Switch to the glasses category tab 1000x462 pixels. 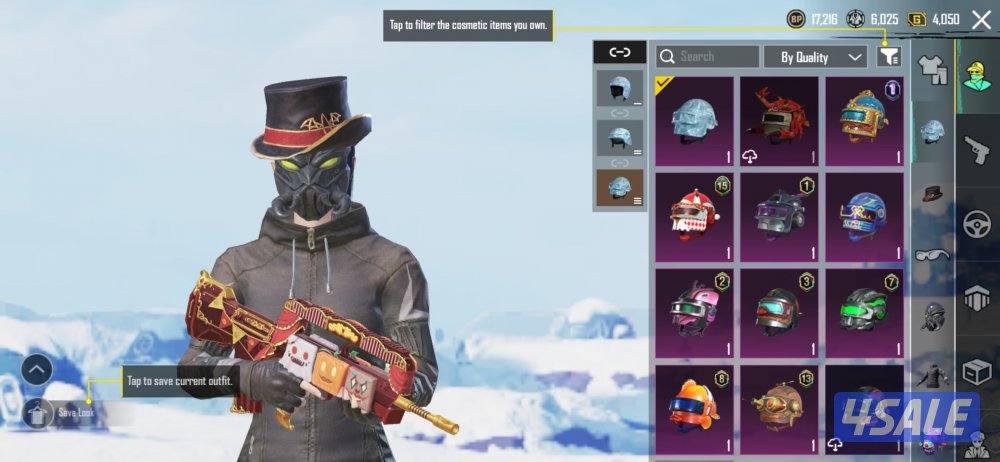coord(932,254)
